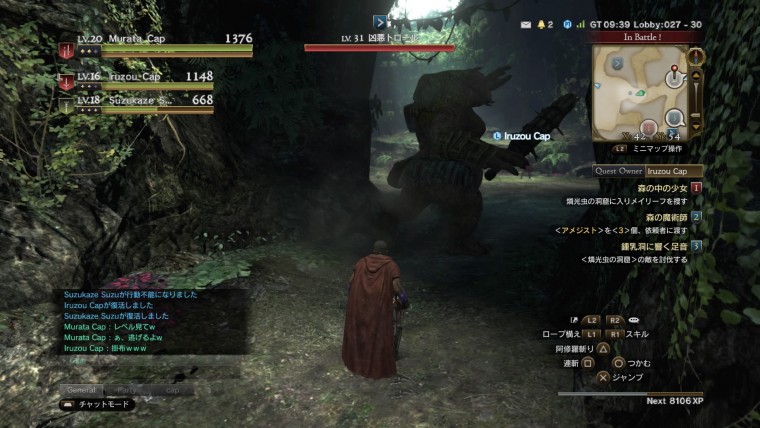Screen dimensions: 760x428
Task: Open the cap chat tab
Action: click(172, 390)
